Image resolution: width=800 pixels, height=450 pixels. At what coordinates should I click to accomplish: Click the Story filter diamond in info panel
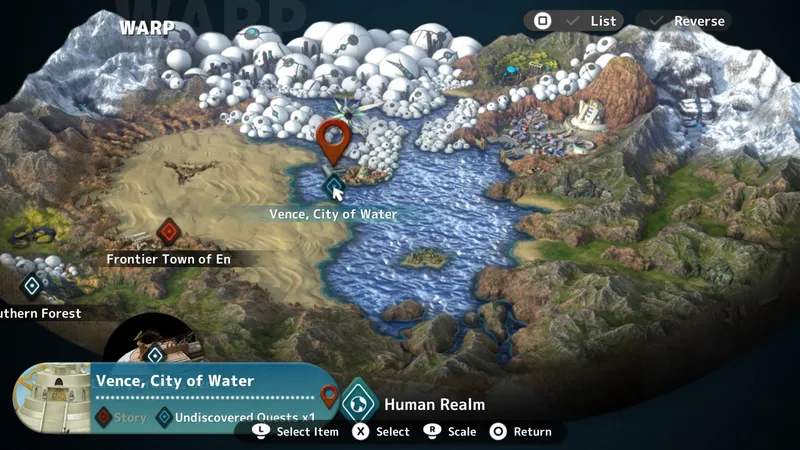click(x=103, y=417)
